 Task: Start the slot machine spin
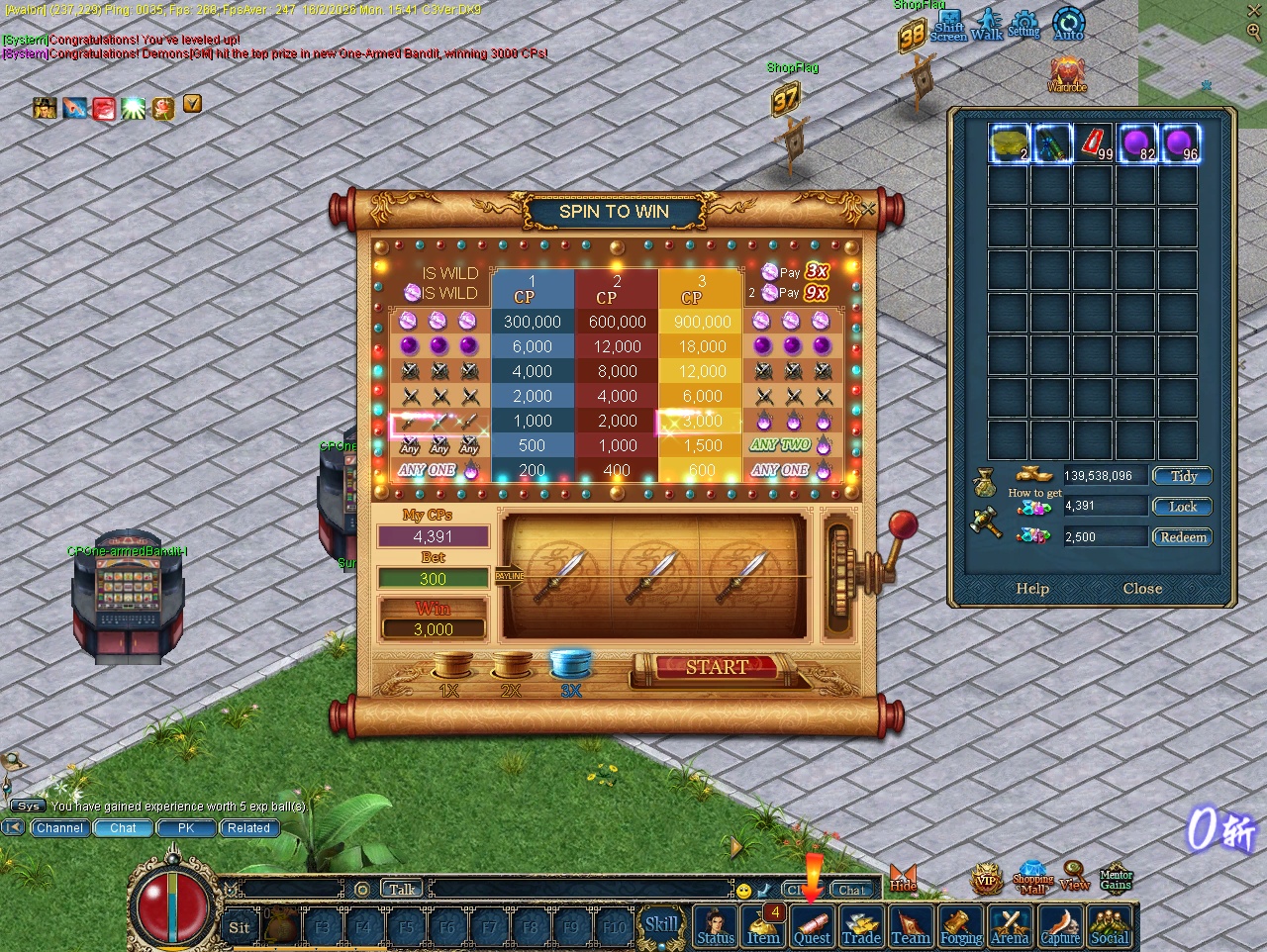click(x=717, y=668)
